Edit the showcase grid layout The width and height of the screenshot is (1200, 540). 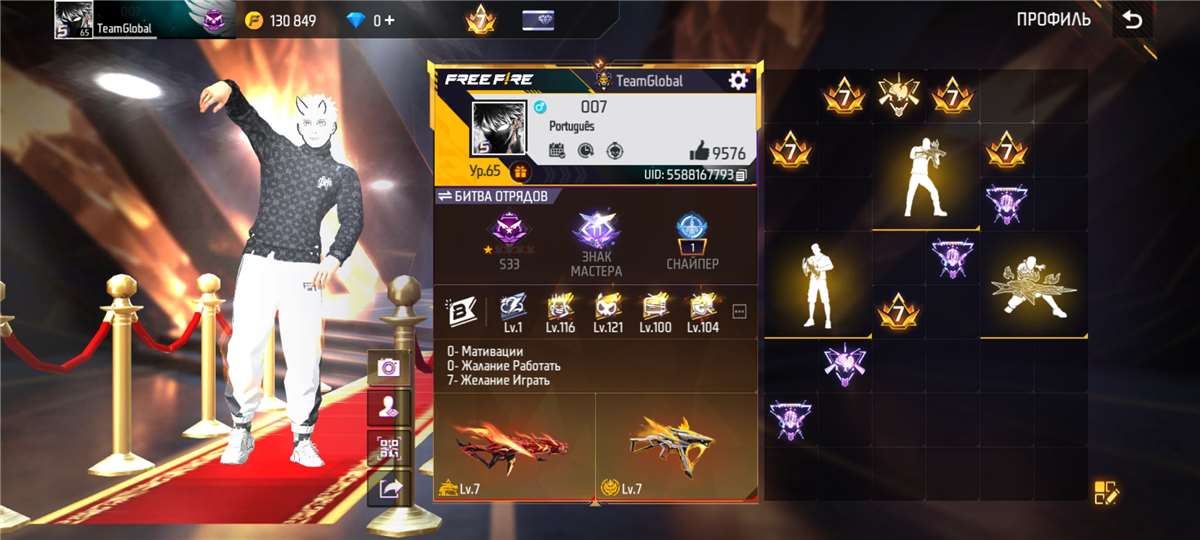coord(1106,491)
